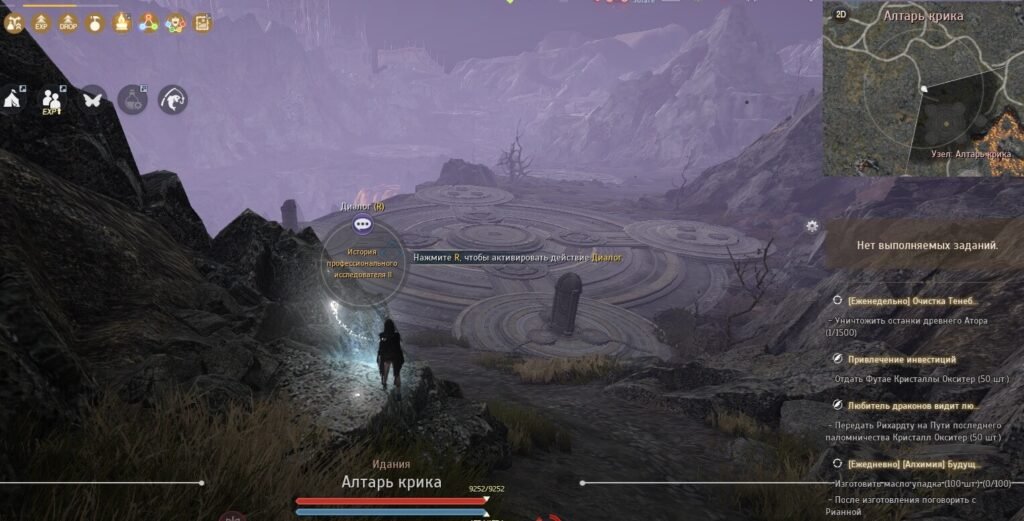Open the party EXP icon

52,100
